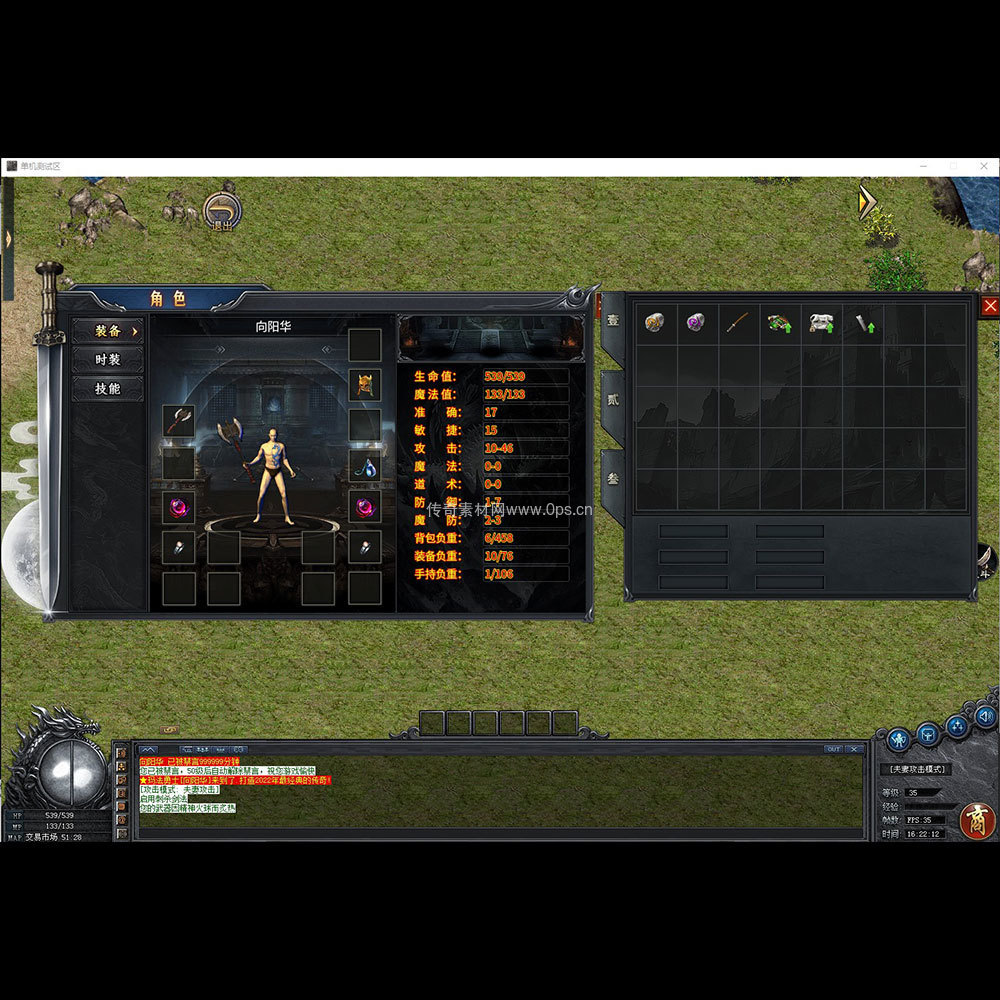The height and width of the screenshot is (1000, 1000).
Task: Click the 退出 exit arrow button
Action: click(x=222, y=211)
